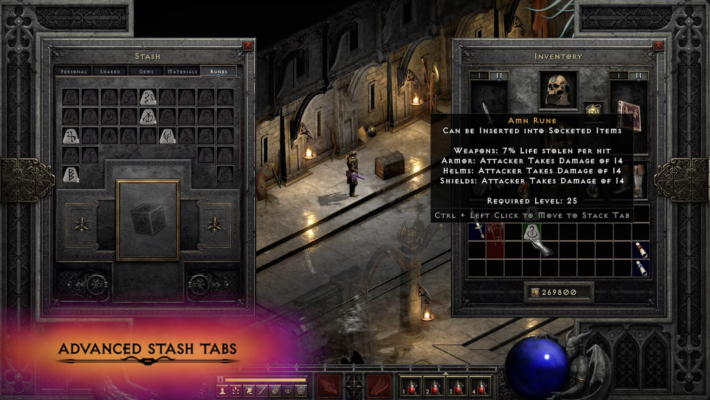The height and width of the screenshot is (400, 710).
Task: Use the potion in belt slot 3
Action: pos(458,386)
